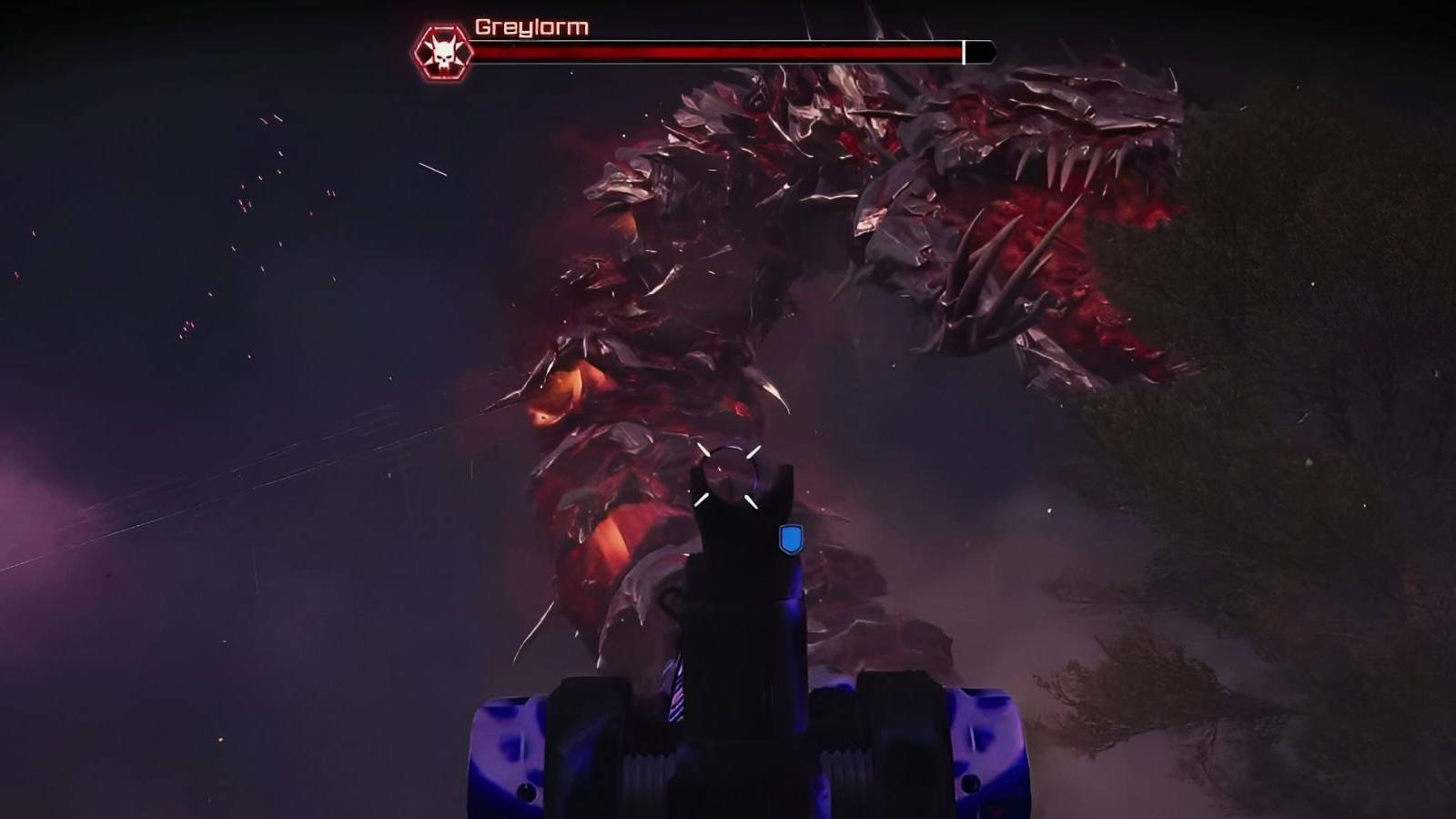The image size is (1456, 819).
Task: Select the blue shield status icon near the weapon
Action: [791, 539]
